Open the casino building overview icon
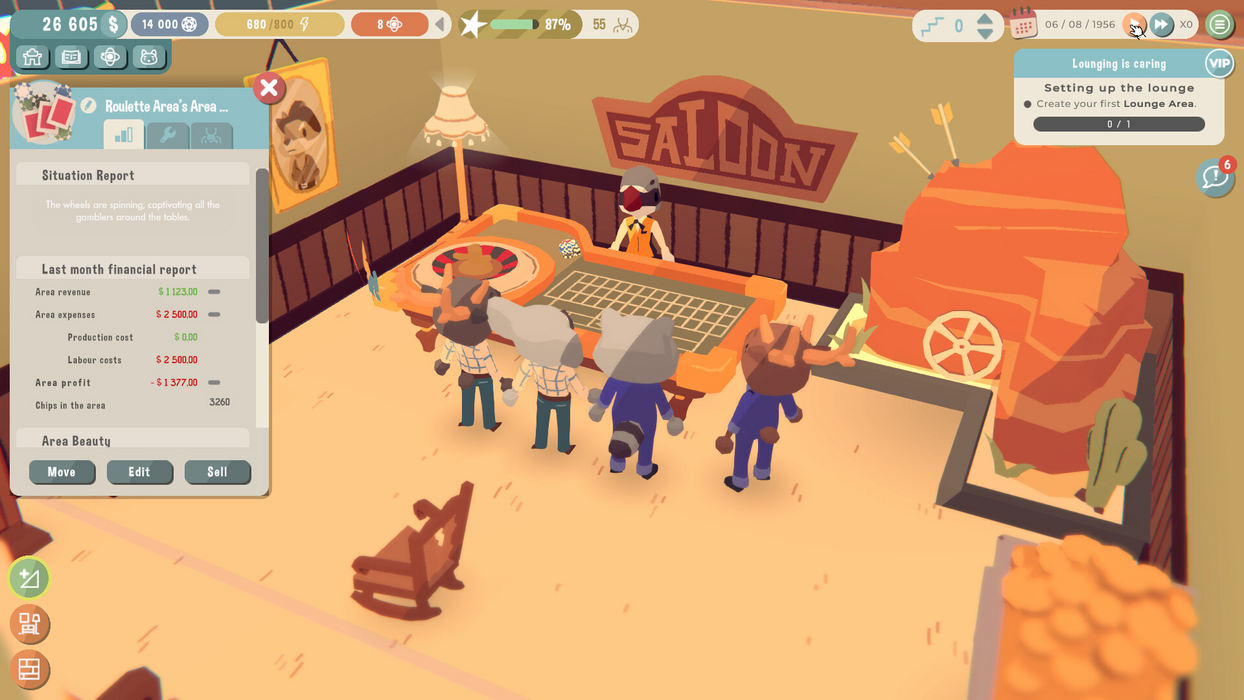Image resolution: width=1244 pixels, height=700 pixels. pos(32,57)
